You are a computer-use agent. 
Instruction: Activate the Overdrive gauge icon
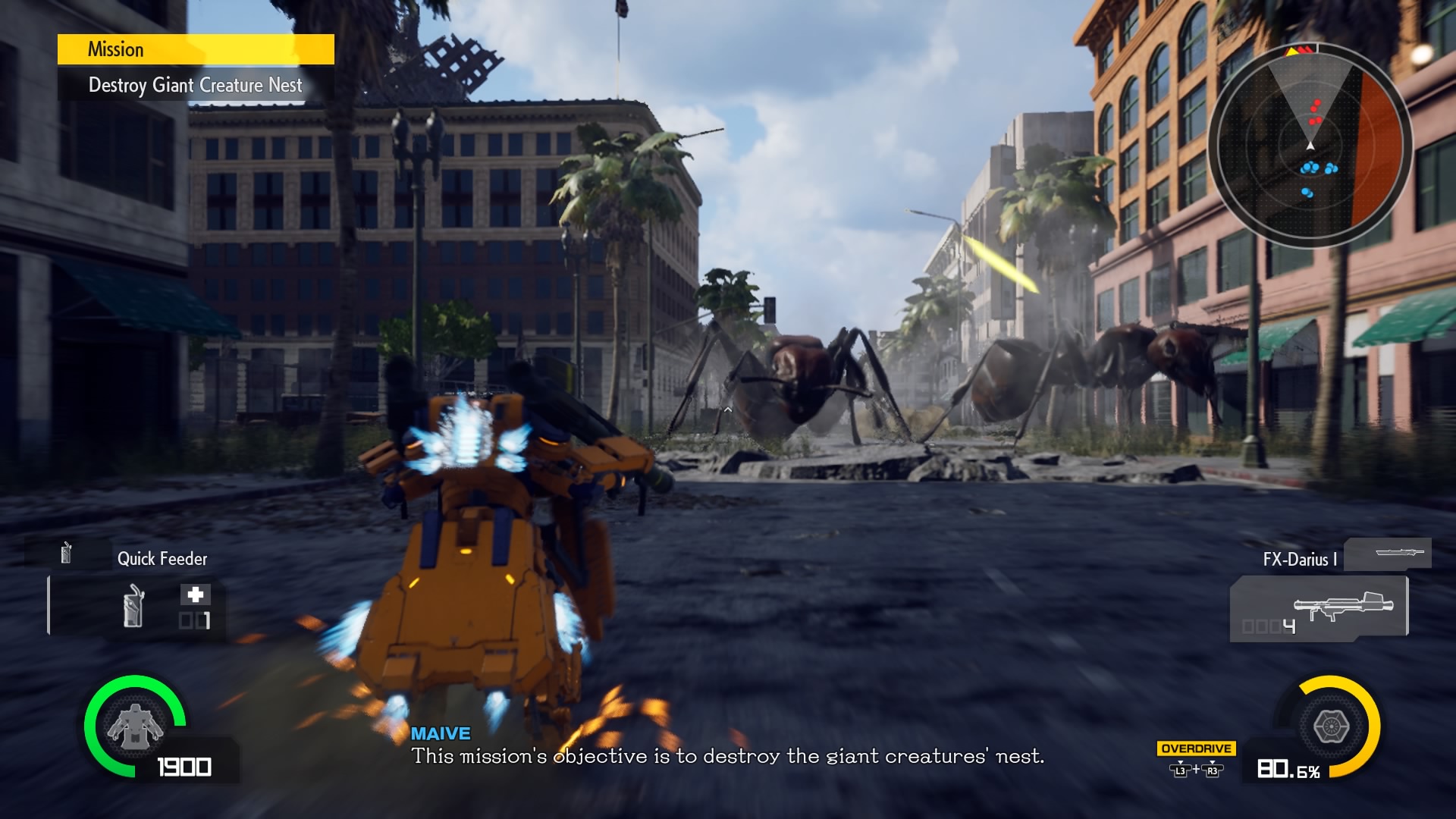pyautogui.click(x=1330, y=726)
